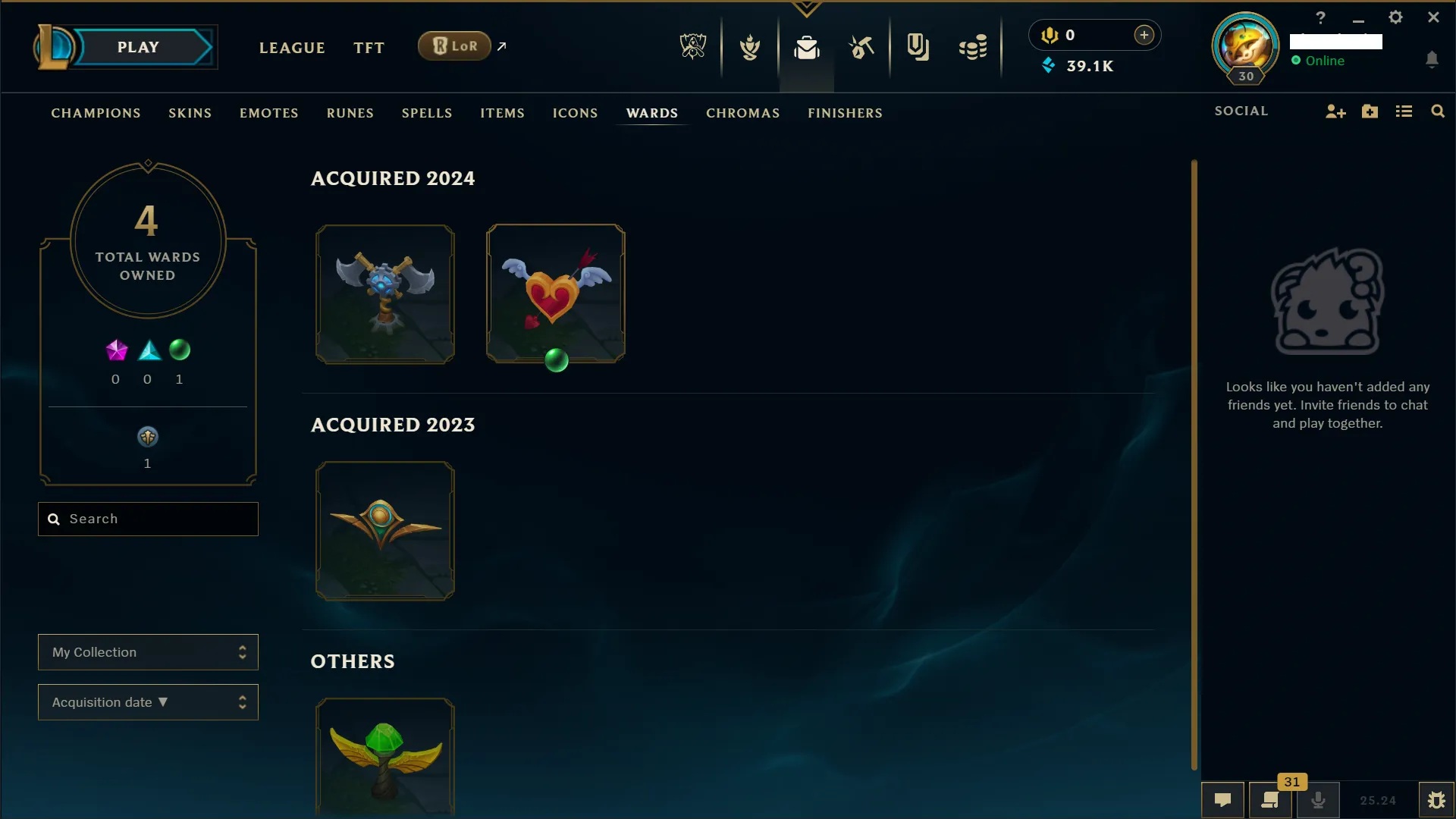Open Your Shop card icon

tap(918, 47)
